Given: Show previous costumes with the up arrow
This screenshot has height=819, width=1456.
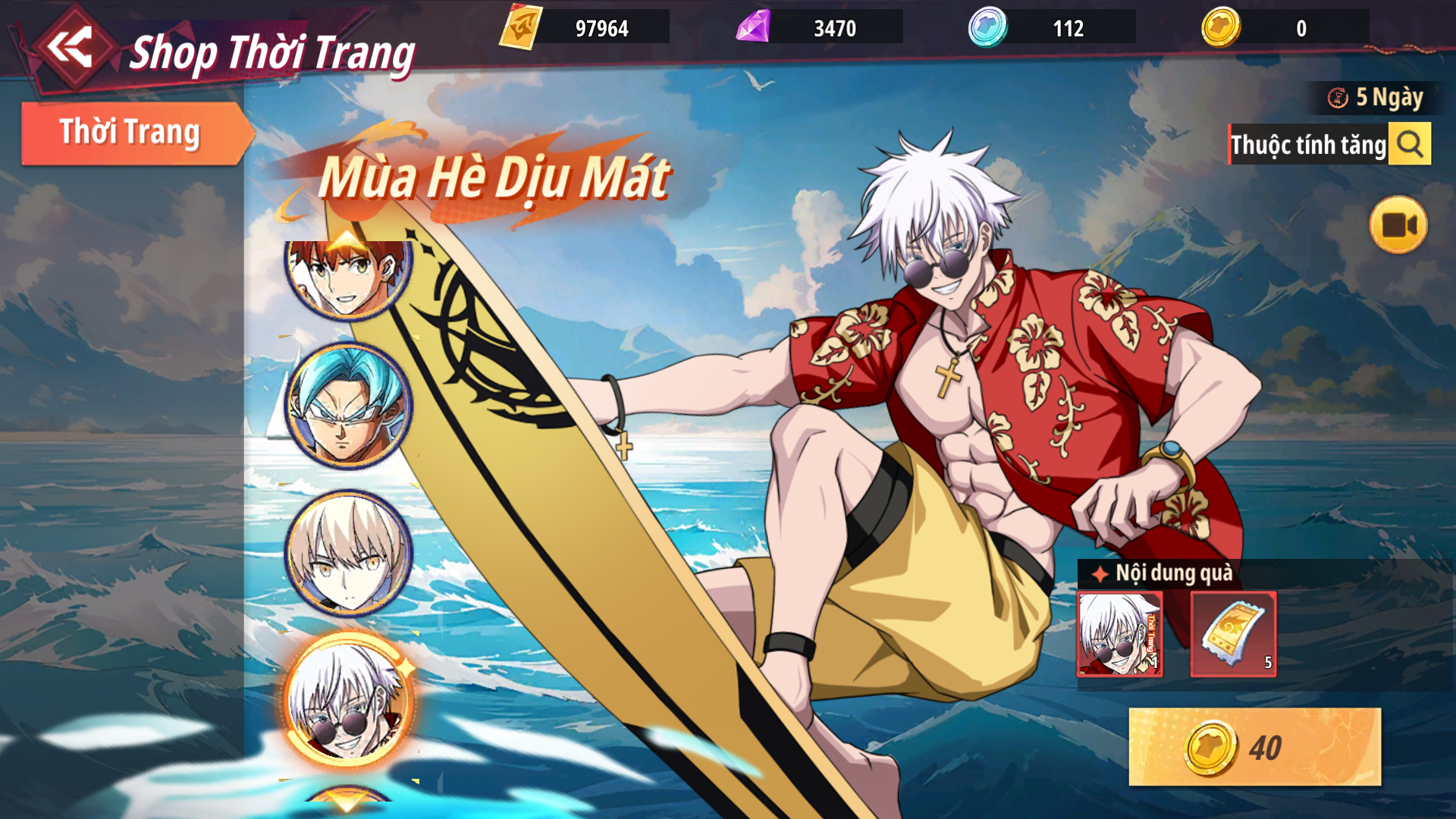Looking at the screenshot, I should 348,240.
